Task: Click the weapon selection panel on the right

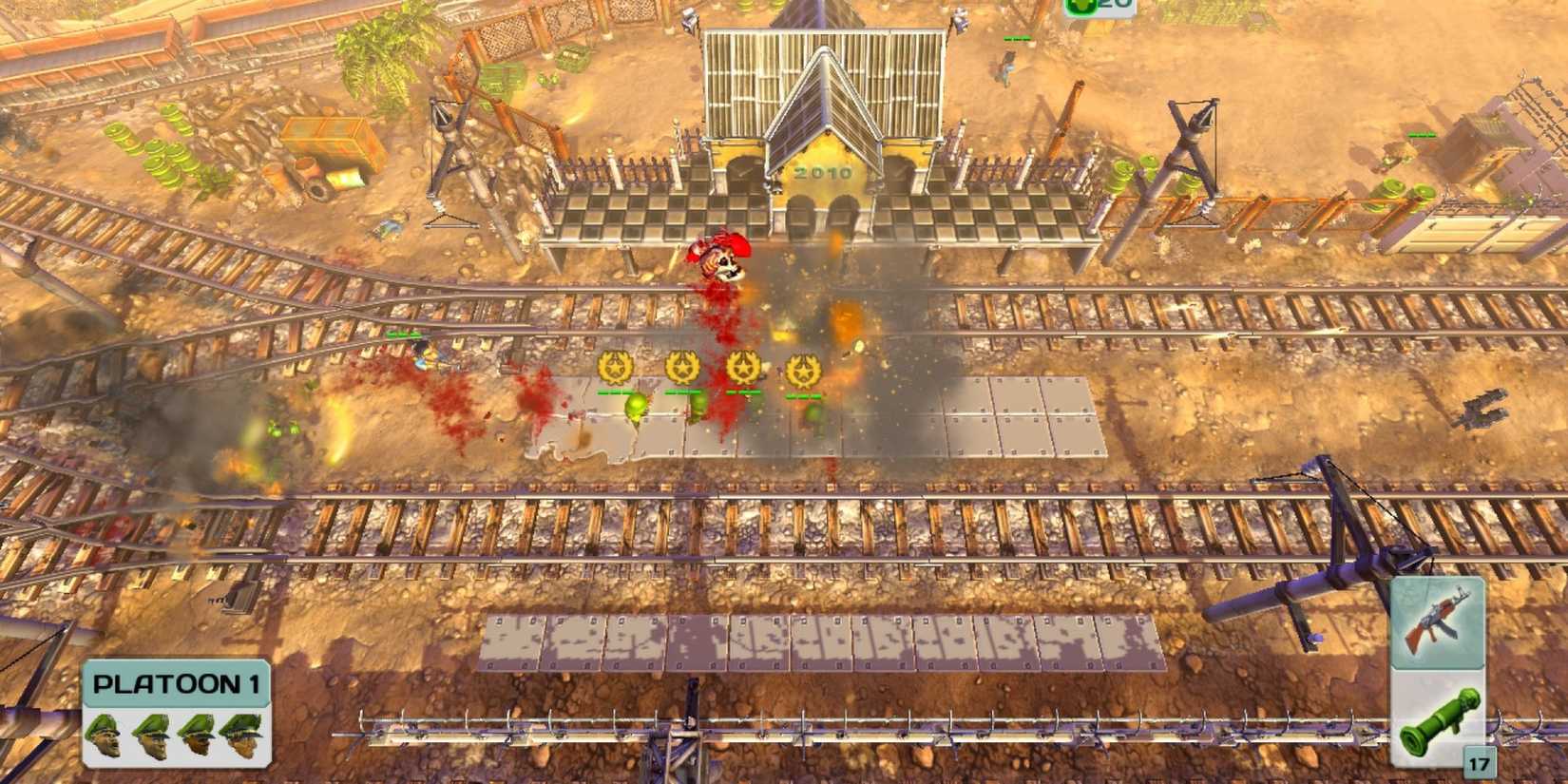Action: (x=1436, y=675)
